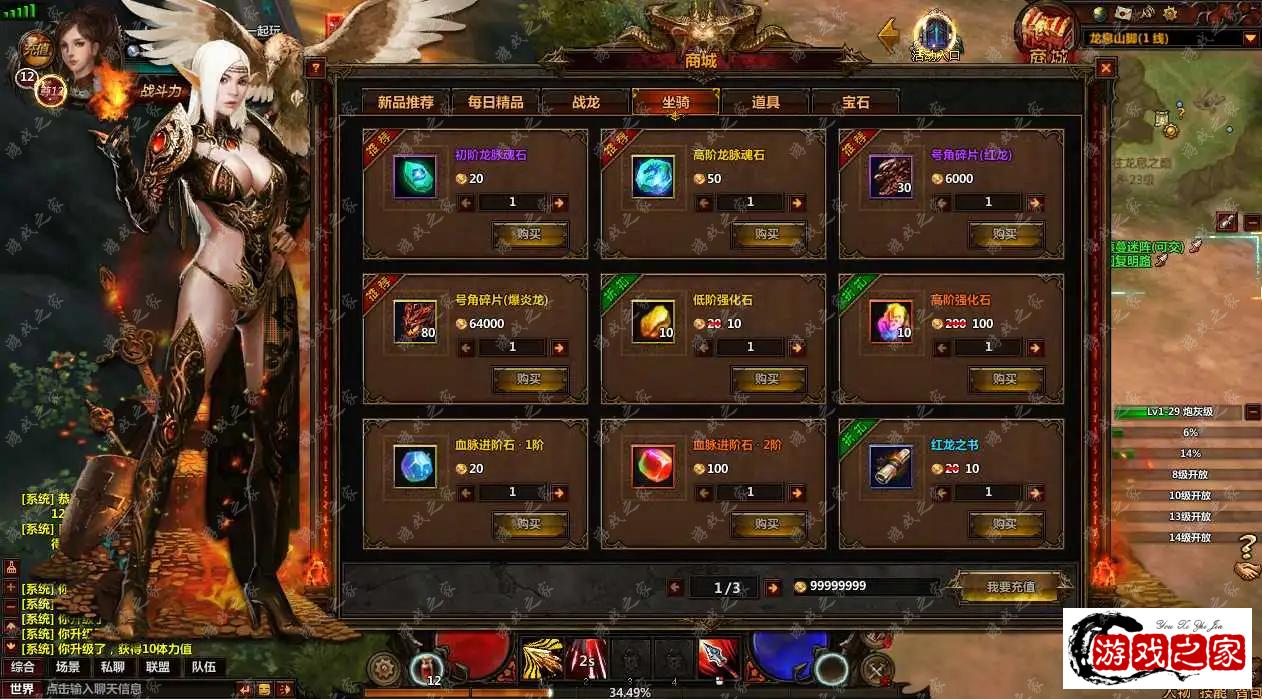Open the 宝石 category tab
Viewport: 1262px width, 699px height.
(855, 102)
